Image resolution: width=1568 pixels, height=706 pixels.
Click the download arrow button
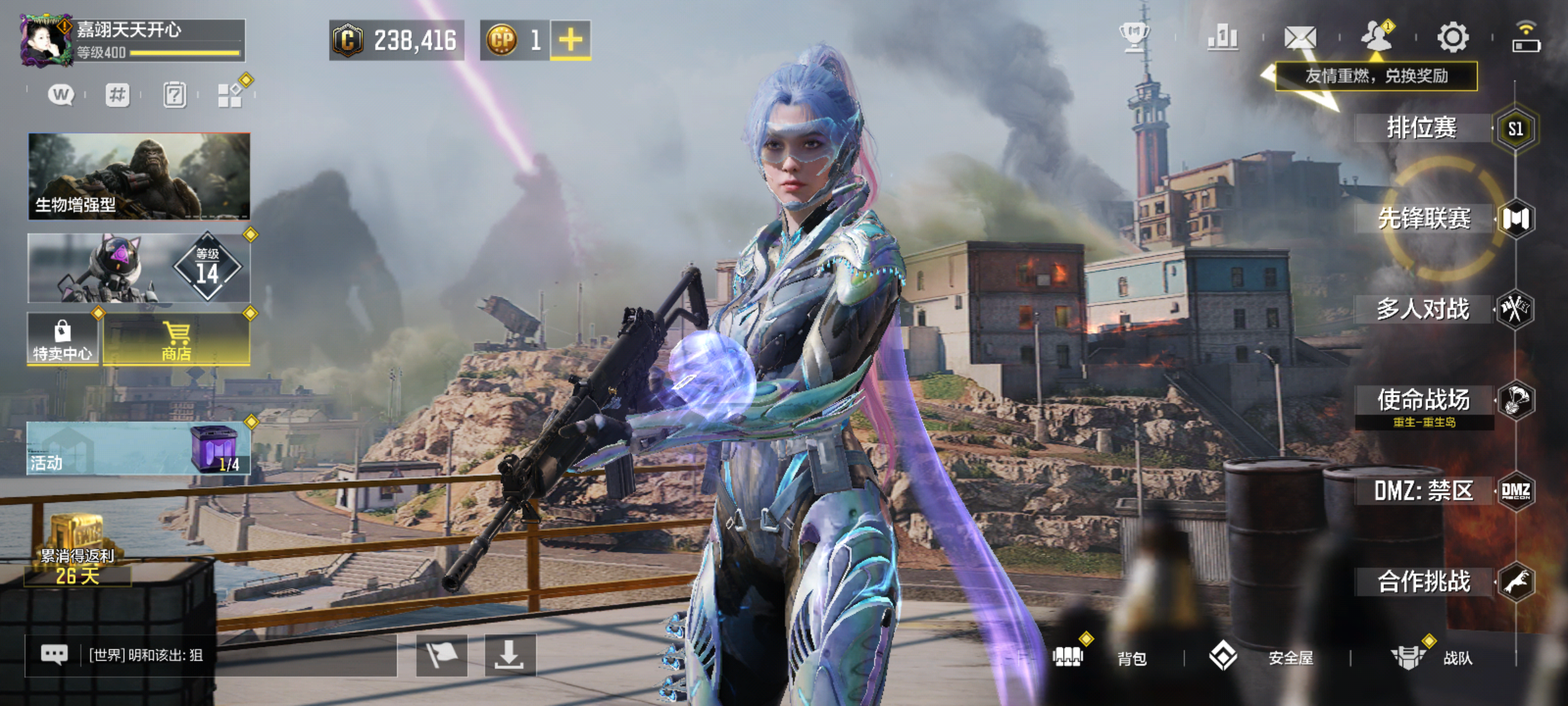point(510,655)
